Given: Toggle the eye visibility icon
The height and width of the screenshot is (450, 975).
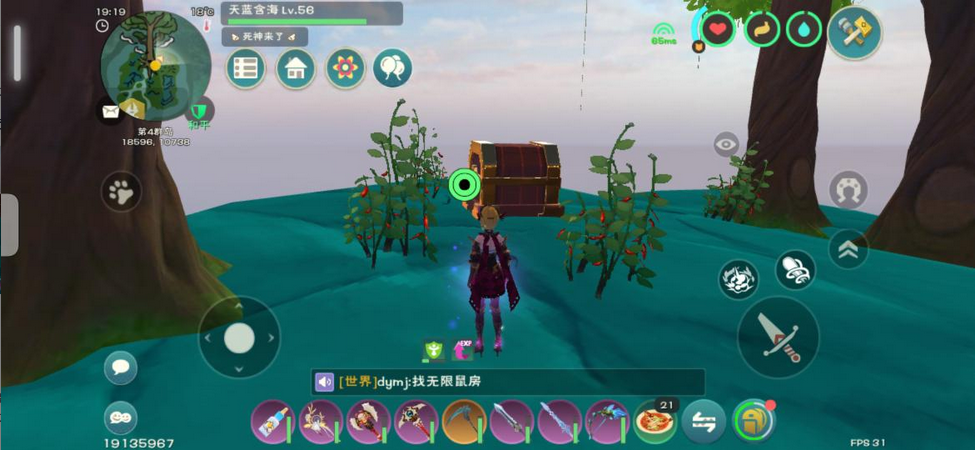Looking at the screenshot, I should pos(726,145).
